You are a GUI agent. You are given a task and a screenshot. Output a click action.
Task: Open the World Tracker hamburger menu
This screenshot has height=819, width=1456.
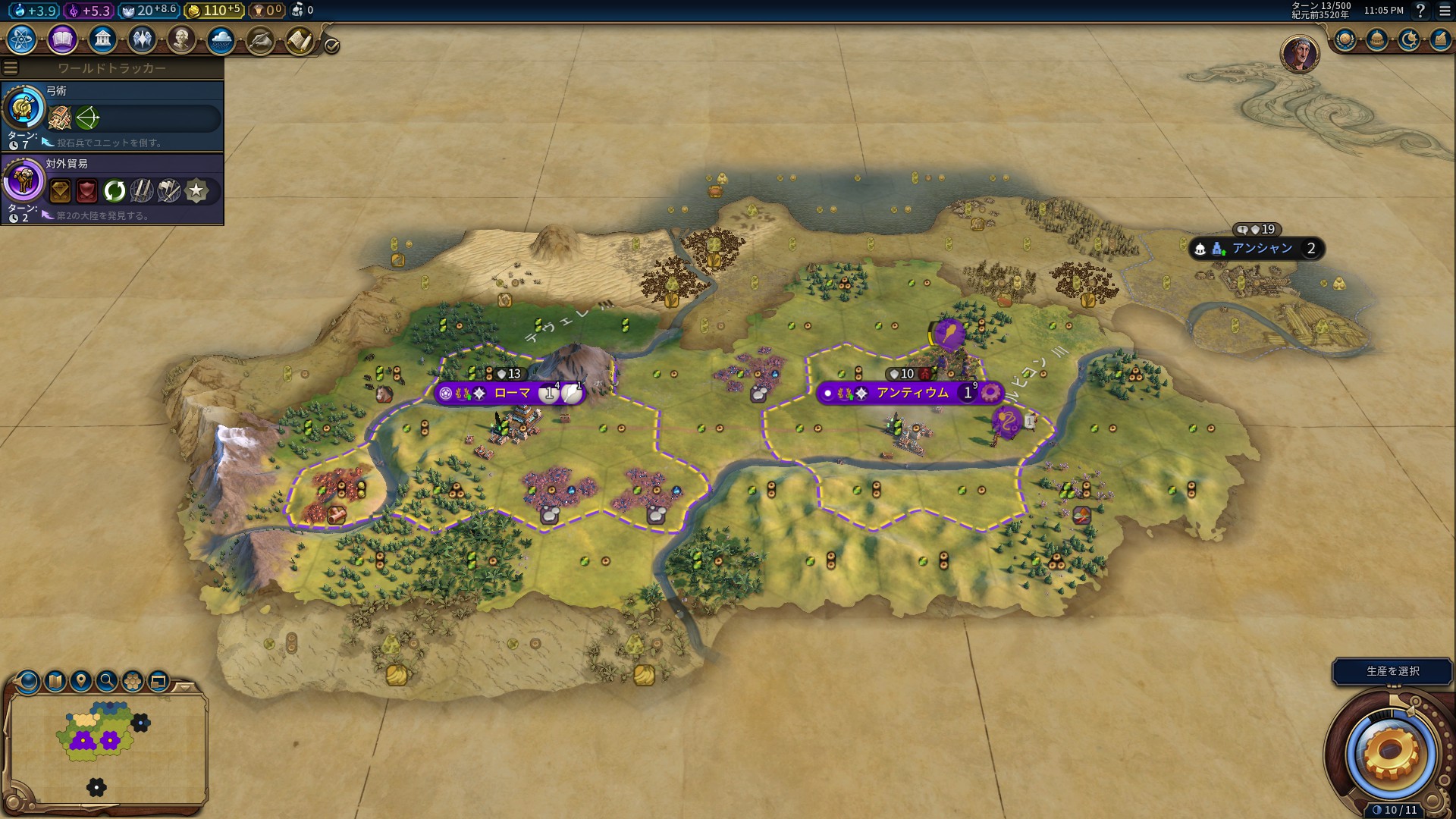click(x=11, y=68)
